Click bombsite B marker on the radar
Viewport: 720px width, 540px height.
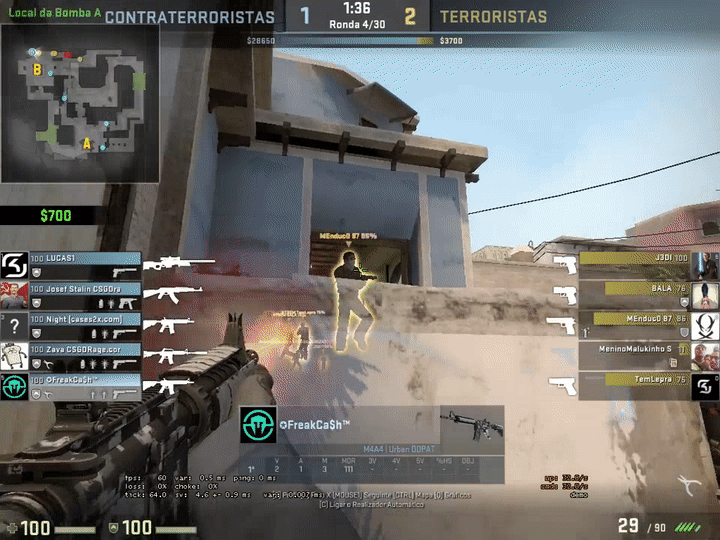37,70
